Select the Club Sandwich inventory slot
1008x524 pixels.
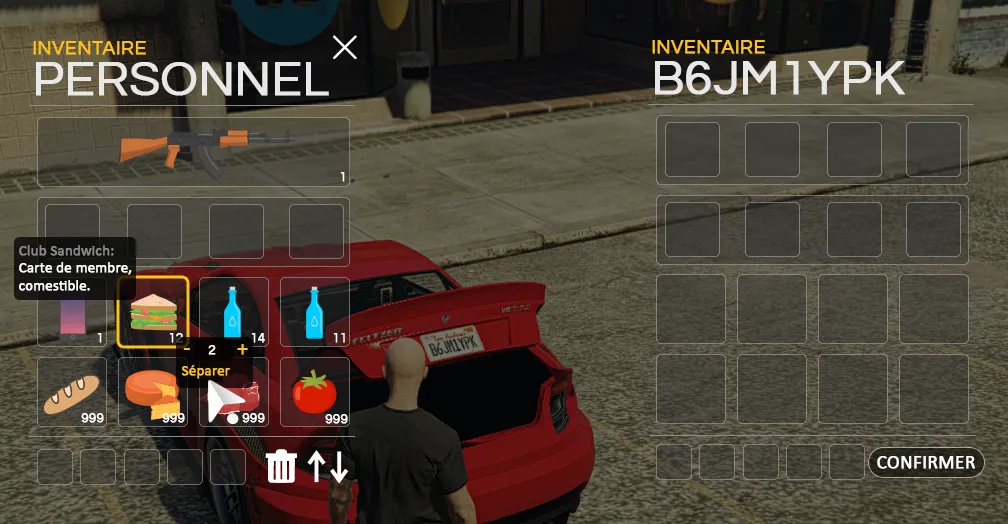point(152,312)
